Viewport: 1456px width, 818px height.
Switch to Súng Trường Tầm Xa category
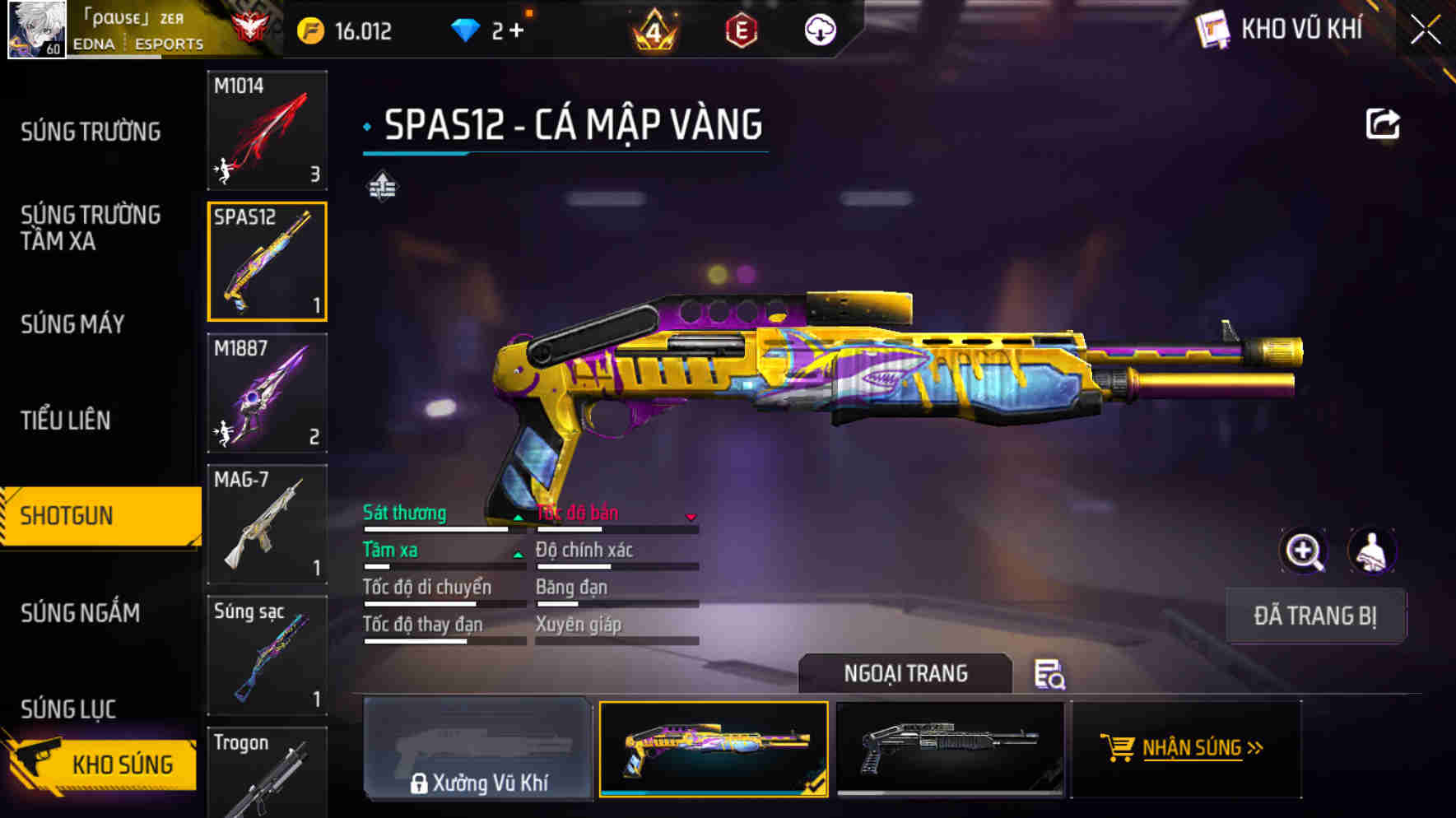tap(91, 228)
